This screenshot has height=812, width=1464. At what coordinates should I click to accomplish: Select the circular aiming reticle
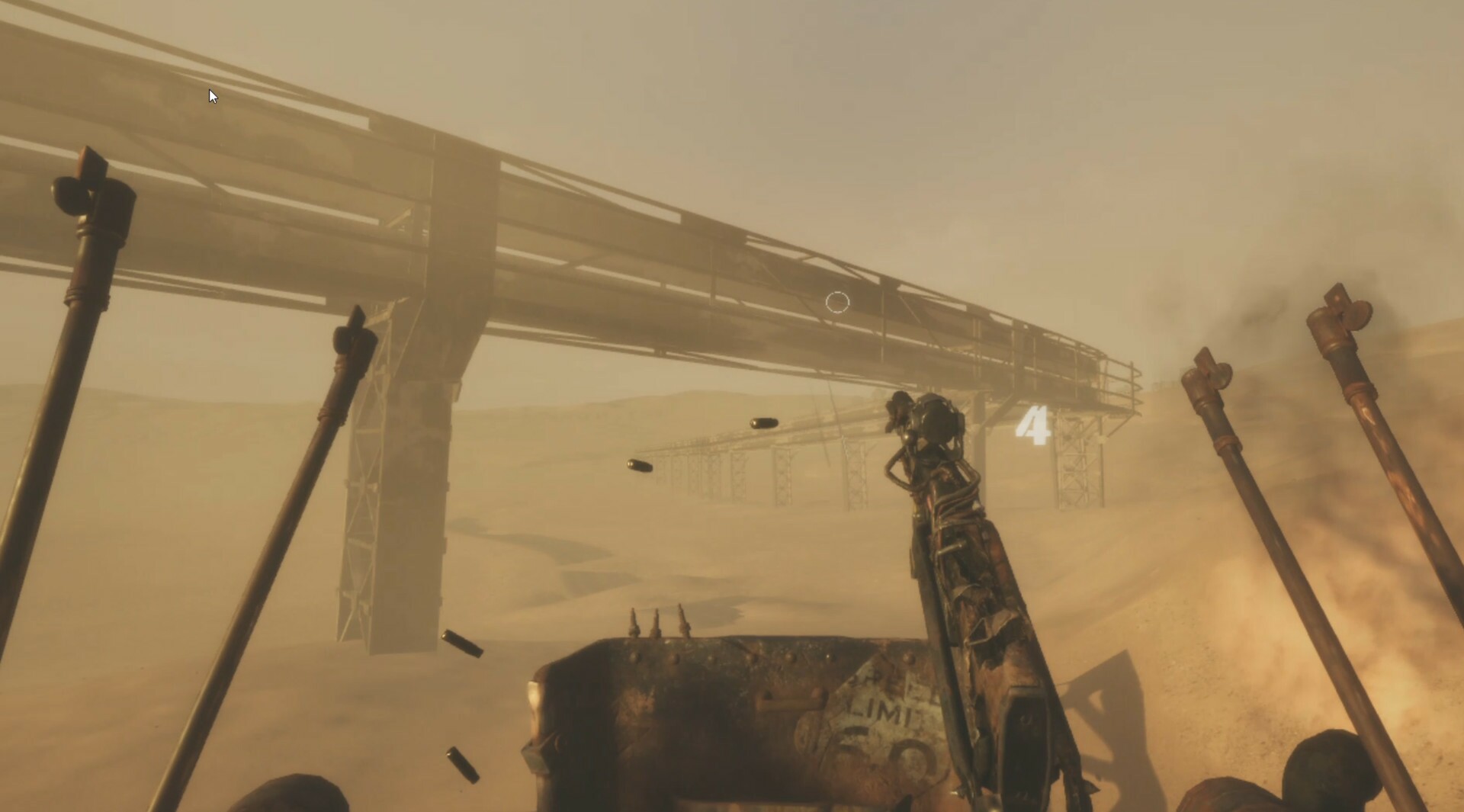pyautogui.click(x=837, y=302)
